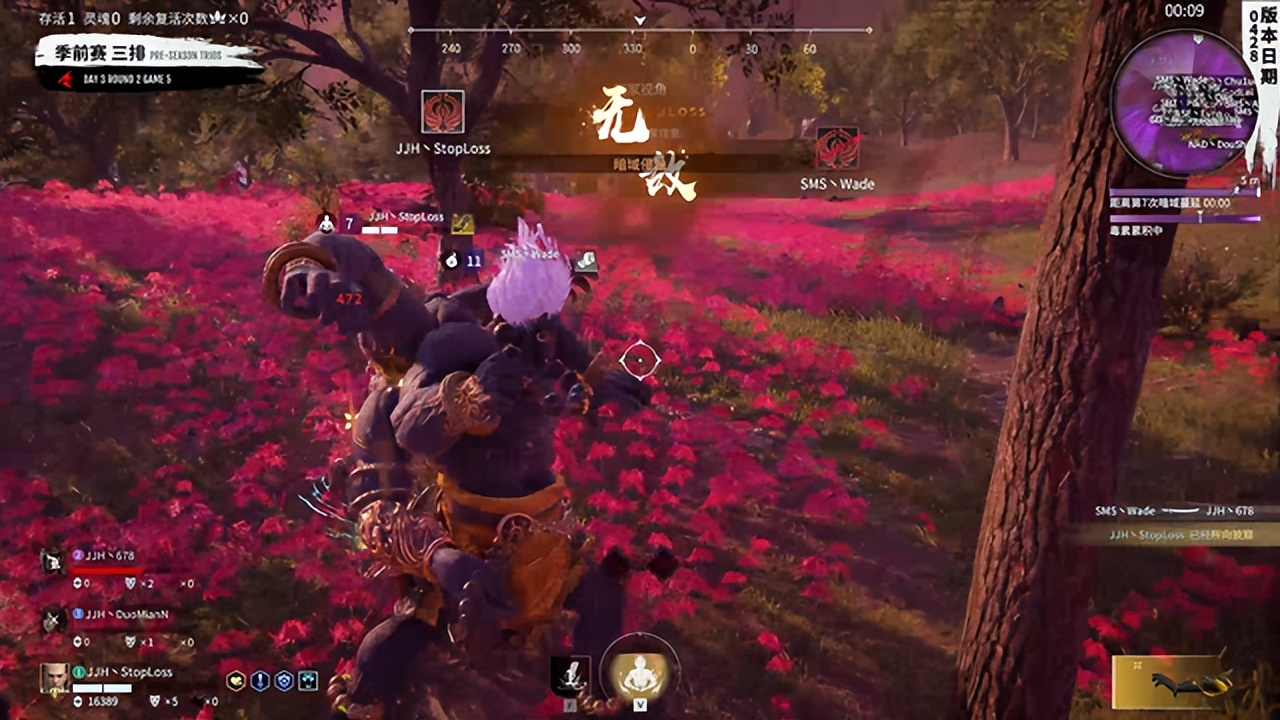Image resolution: width=1280 pixels, height=720 pixels.
Task: Click the compass bar heading marker
Action: [x=640, y=20]
